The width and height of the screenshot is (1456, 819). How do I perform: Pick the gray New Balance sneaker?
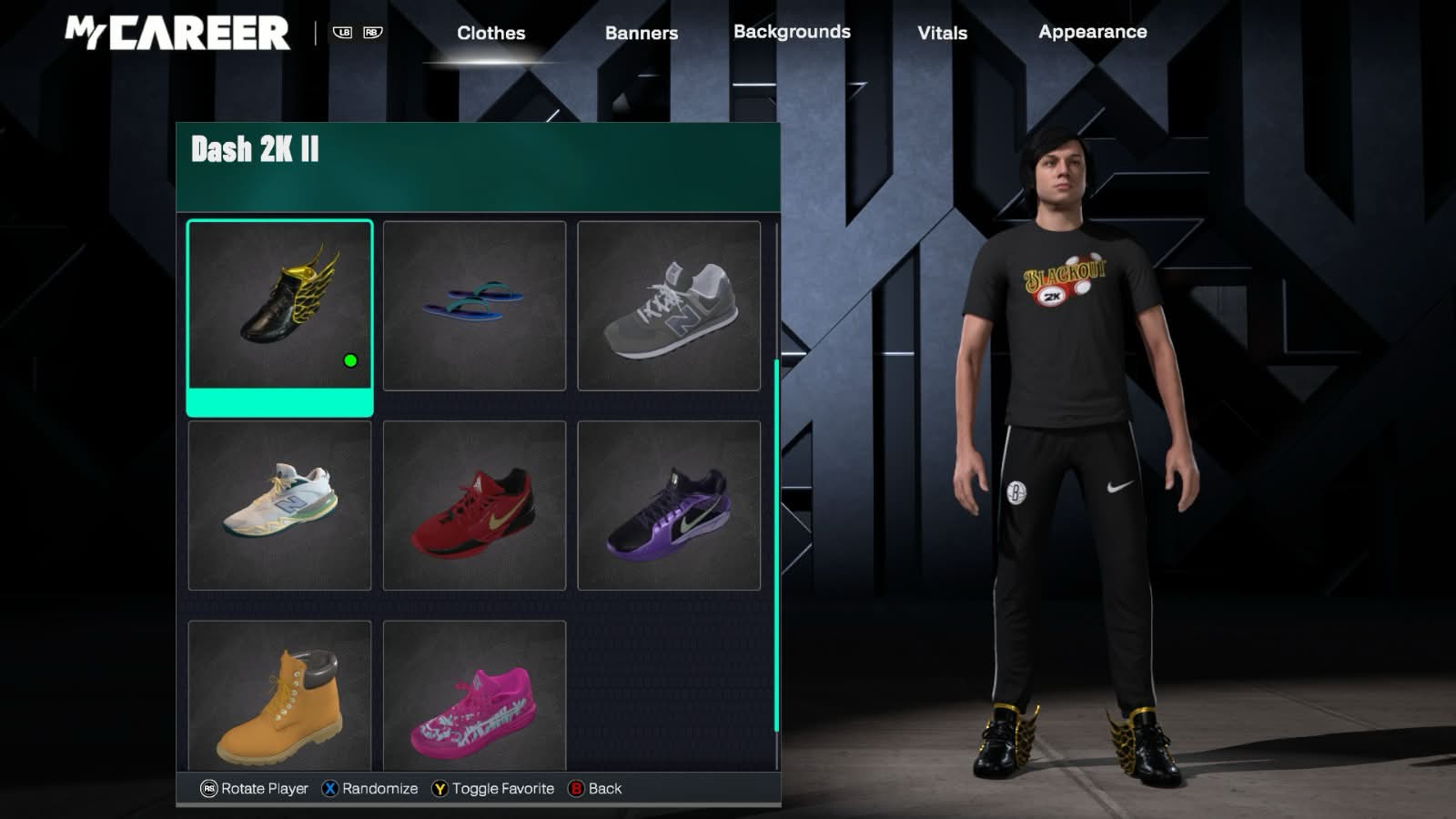(x=669, y=306)
